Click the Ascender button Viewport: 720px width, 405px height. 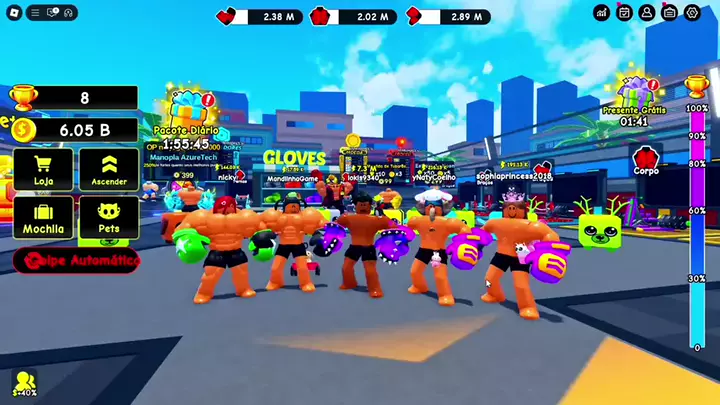[x=109, y=169]
